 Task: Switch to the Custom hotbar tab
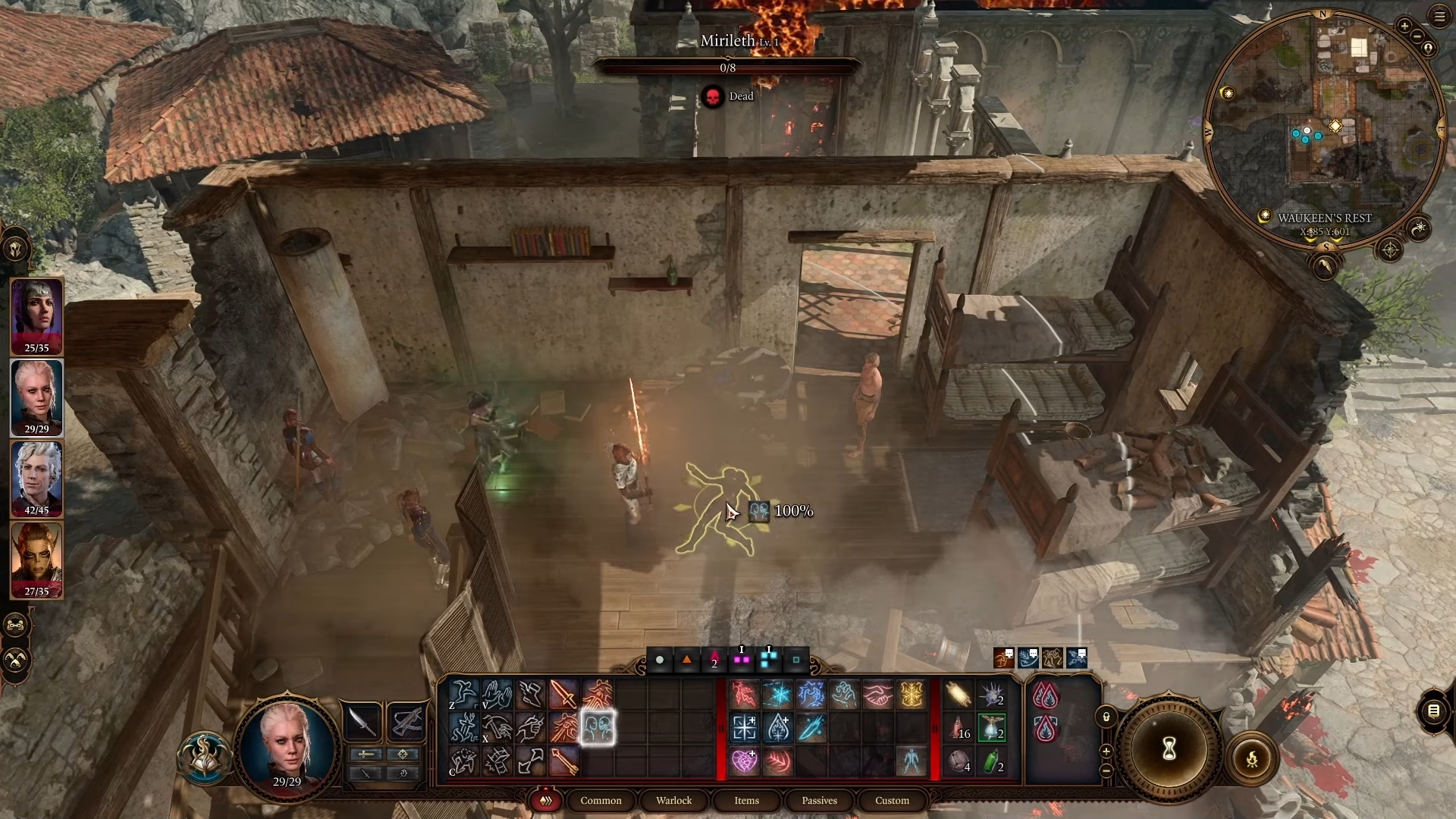[892, 800]
